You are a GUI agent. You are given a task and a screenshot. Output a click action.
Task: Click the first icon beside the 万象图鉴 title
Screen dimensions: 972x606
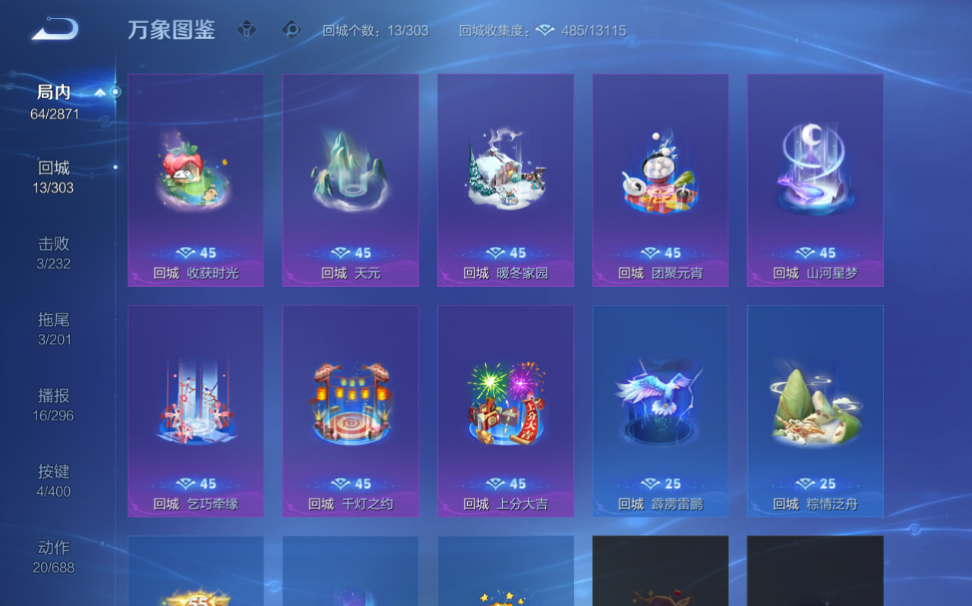(247, 30)
